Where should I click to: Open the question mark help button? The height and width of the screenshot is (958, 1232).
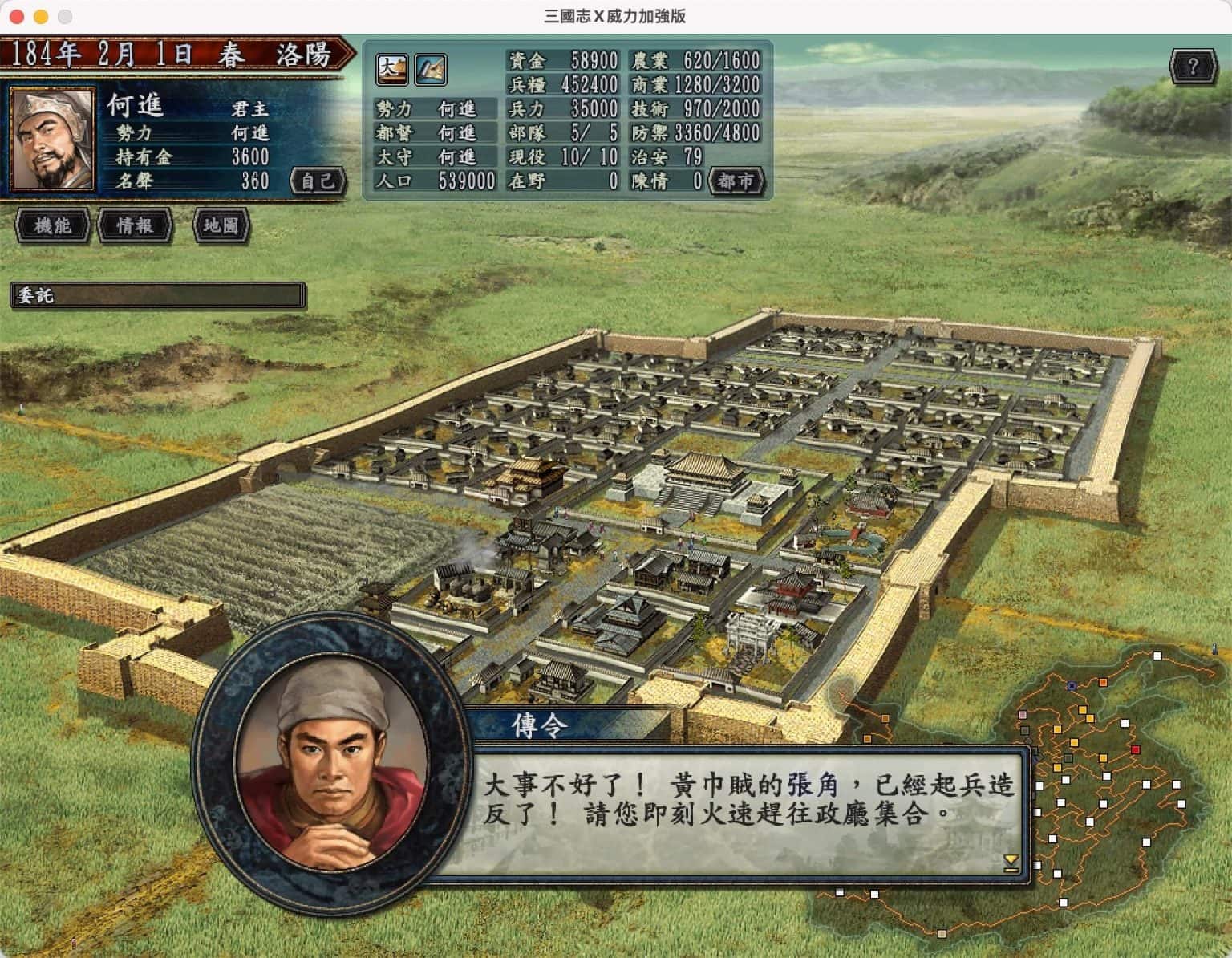pyautogui.click(x=1193, y=67)
